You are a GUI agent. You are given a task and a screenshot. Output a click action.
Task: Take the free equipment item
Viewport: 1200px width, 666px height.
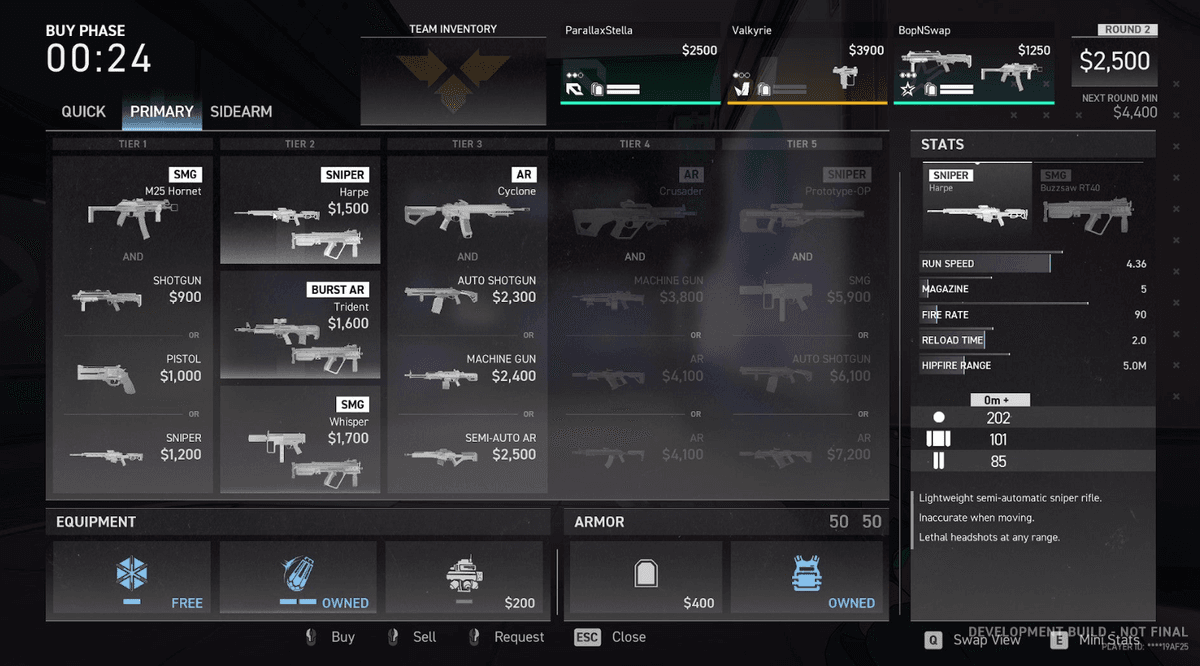coord(132,577)
